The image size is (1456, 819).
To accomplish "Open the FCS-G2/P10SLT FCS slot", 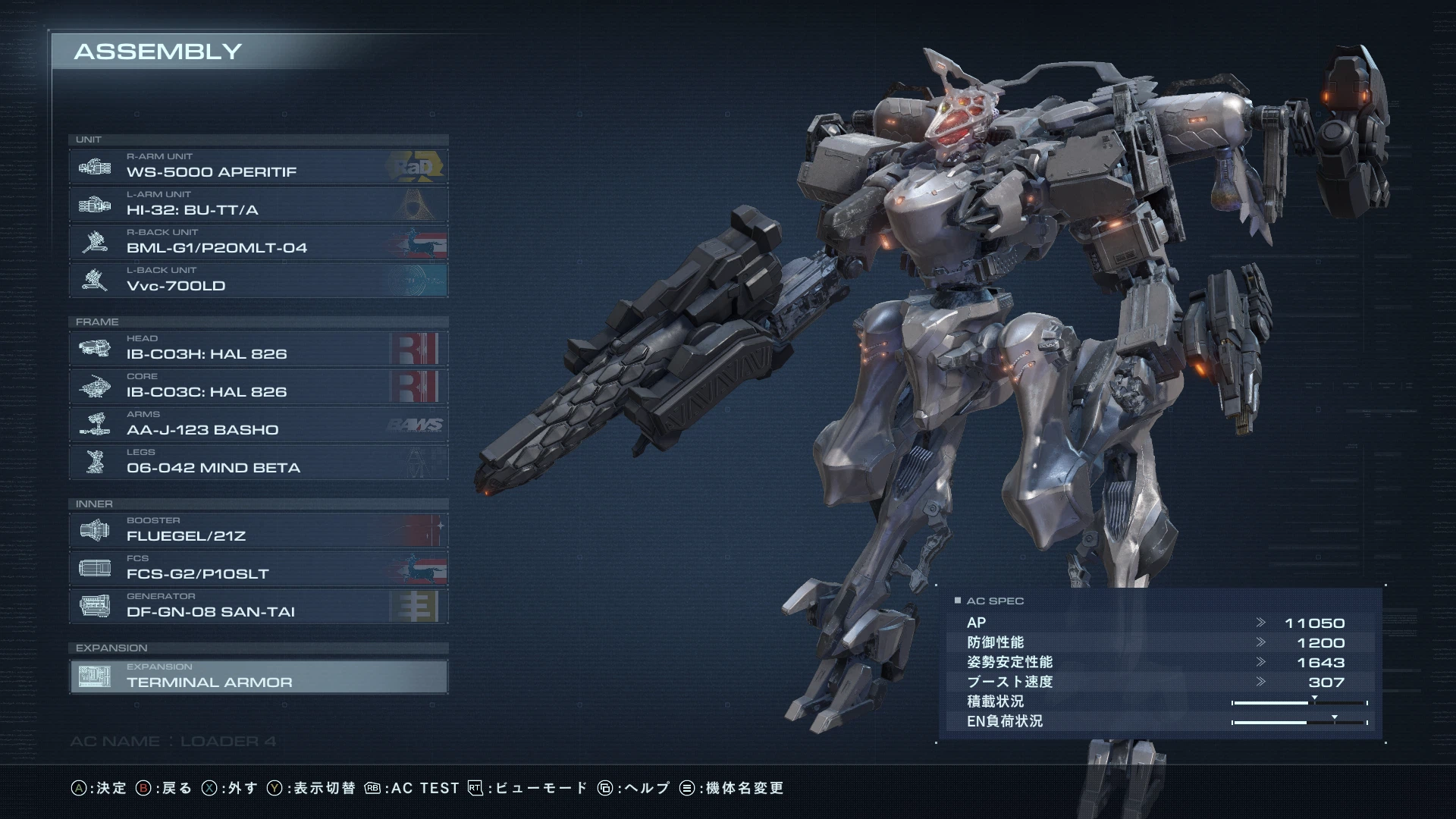I will tap(258, 569).
